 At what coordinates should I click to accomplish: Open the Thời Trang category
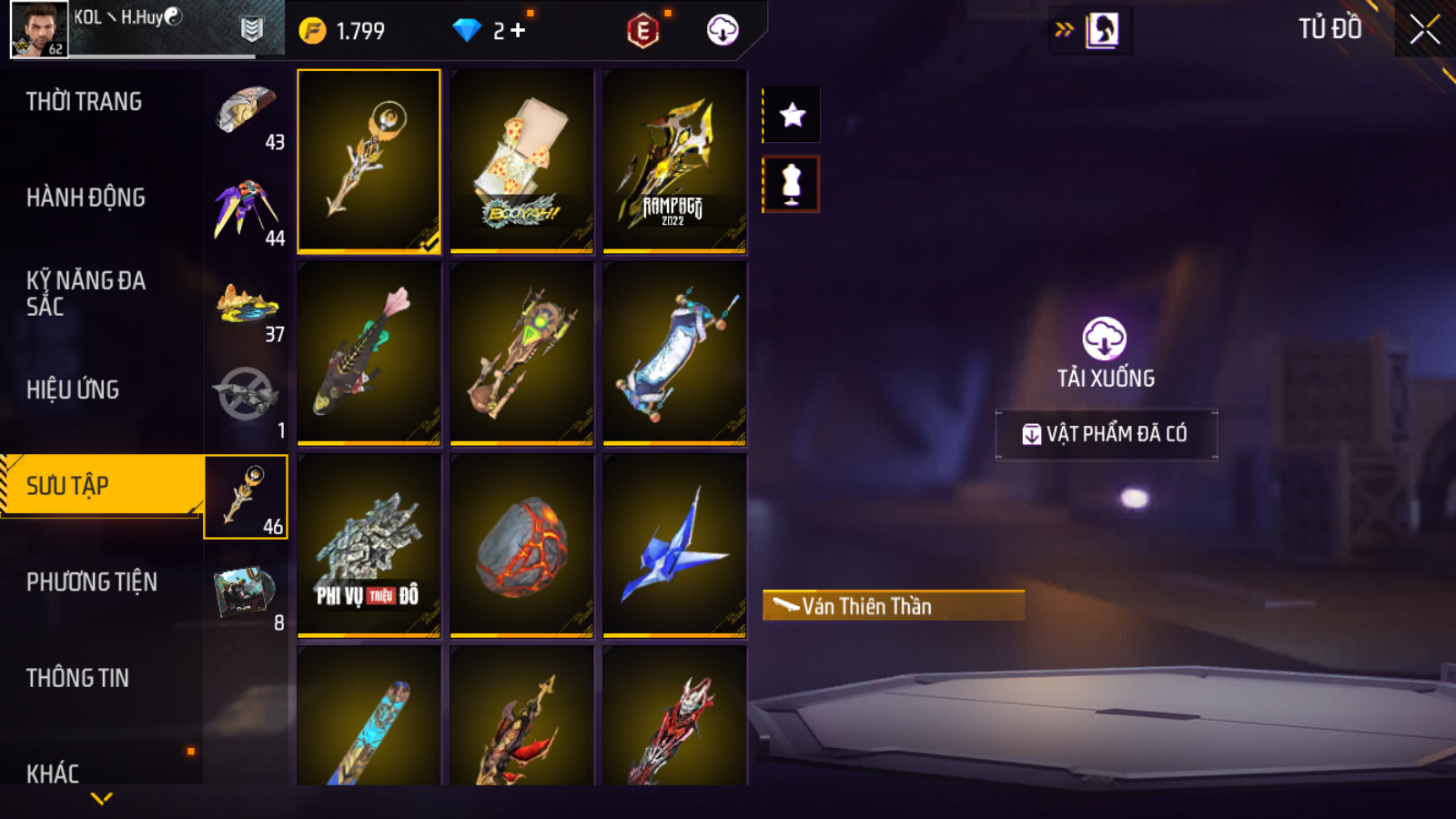84,102
